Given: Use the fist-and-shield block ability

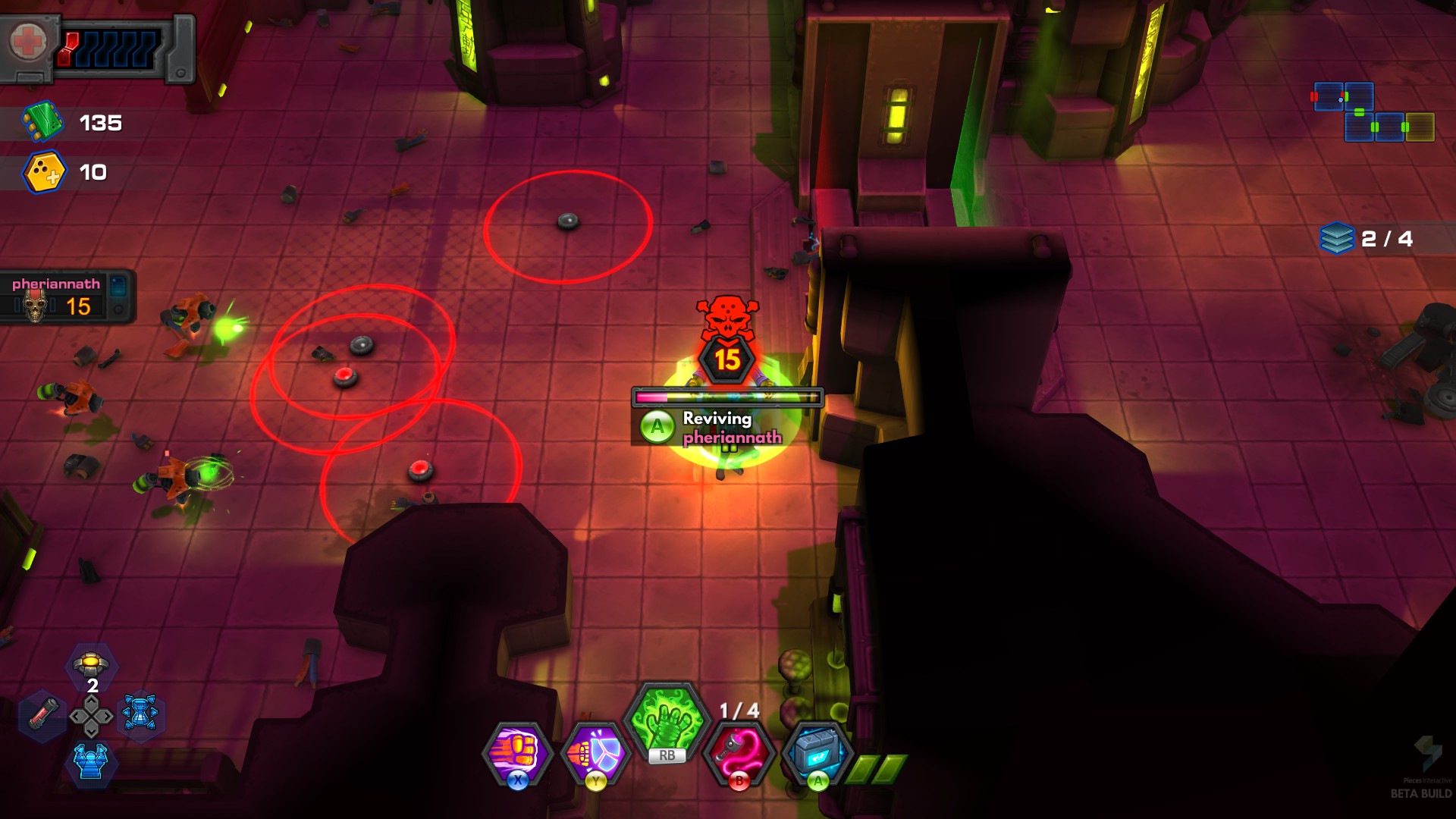Looking at the screenshot, I should pos(596,752).
